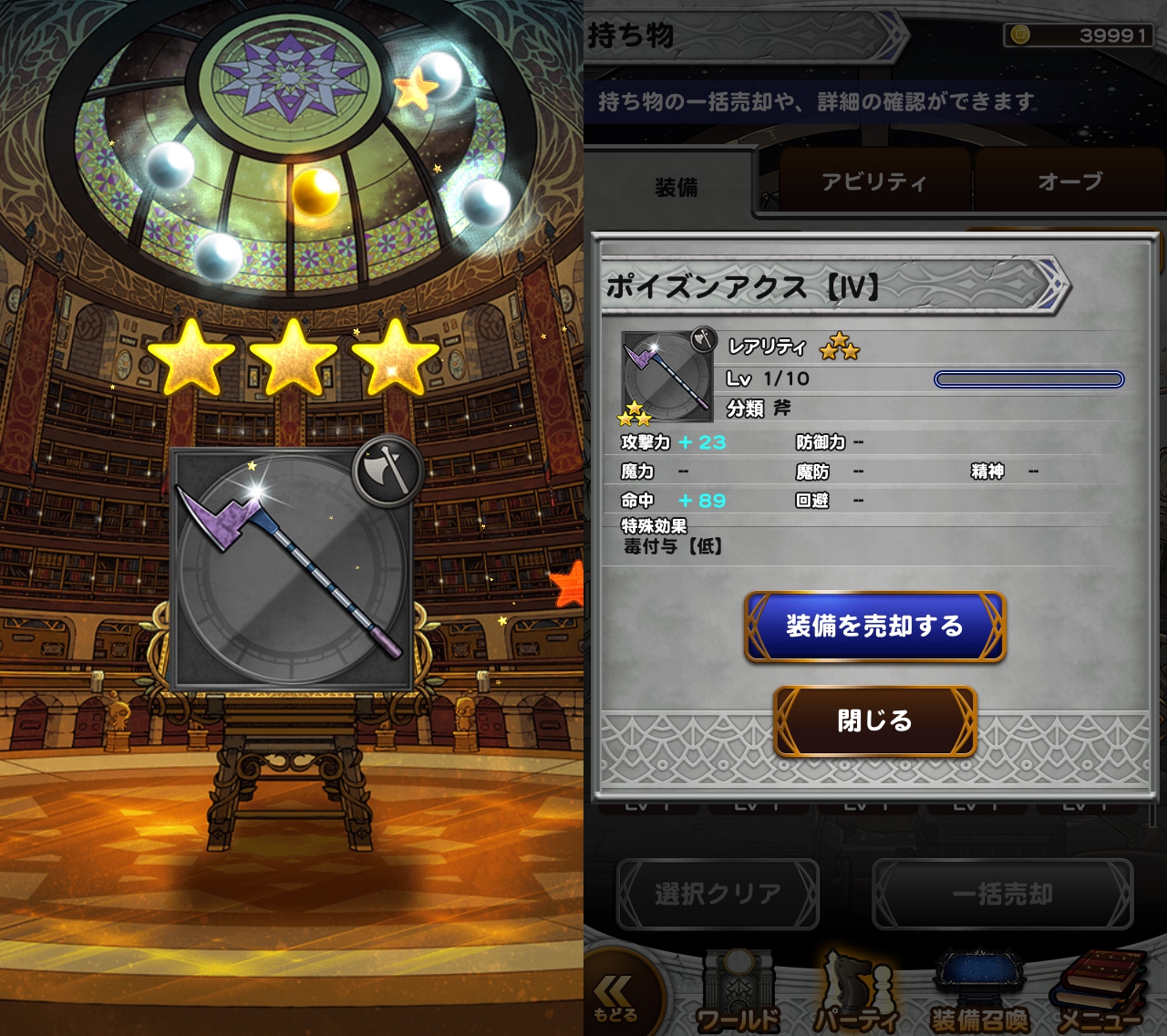The image size is (1167, 1036).
Task: Clear selection with 選択クリア
Action: pos(718,895)
